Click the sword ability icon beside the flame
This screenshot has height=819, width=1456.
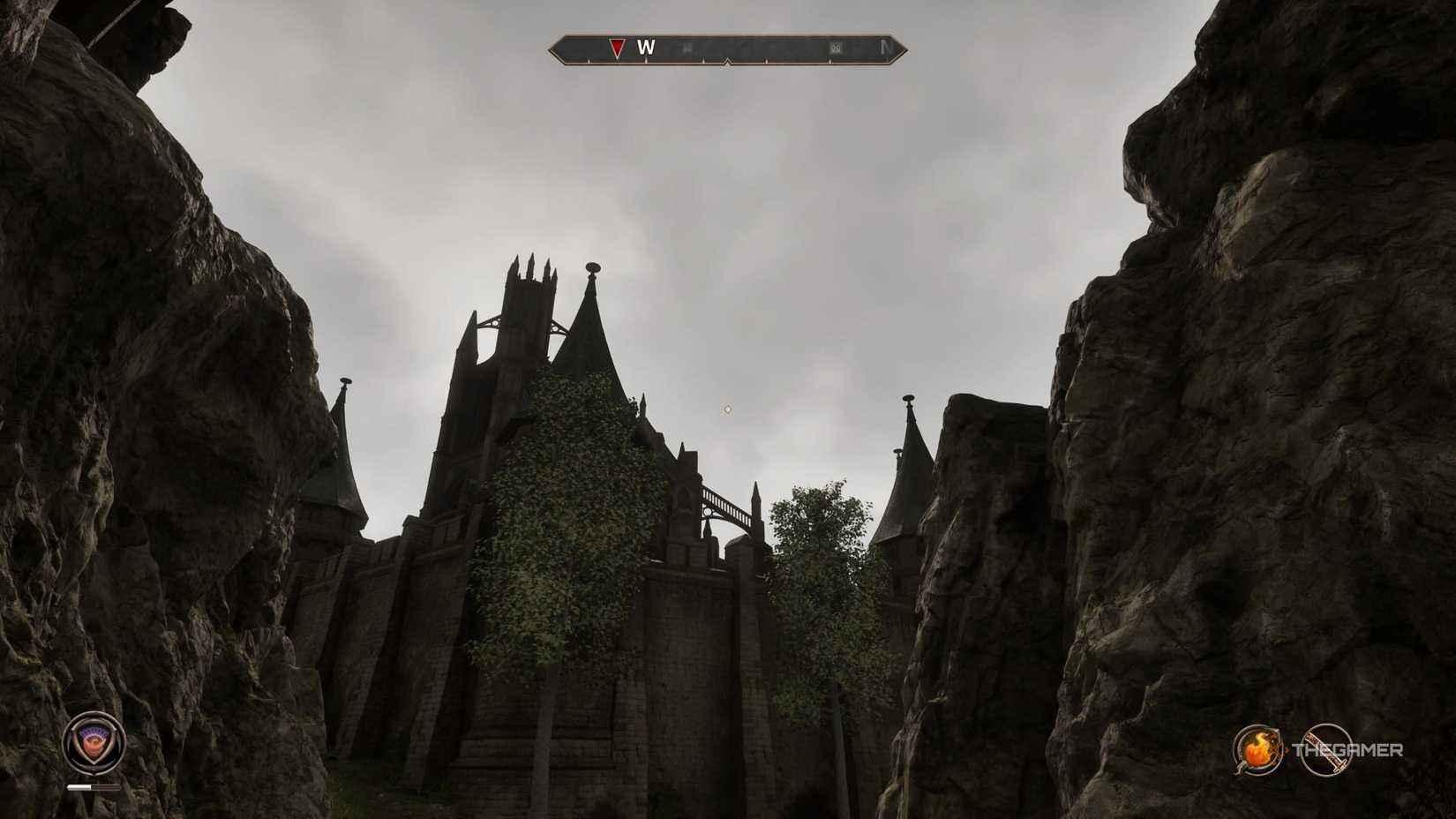click(x=1328, y=750)
